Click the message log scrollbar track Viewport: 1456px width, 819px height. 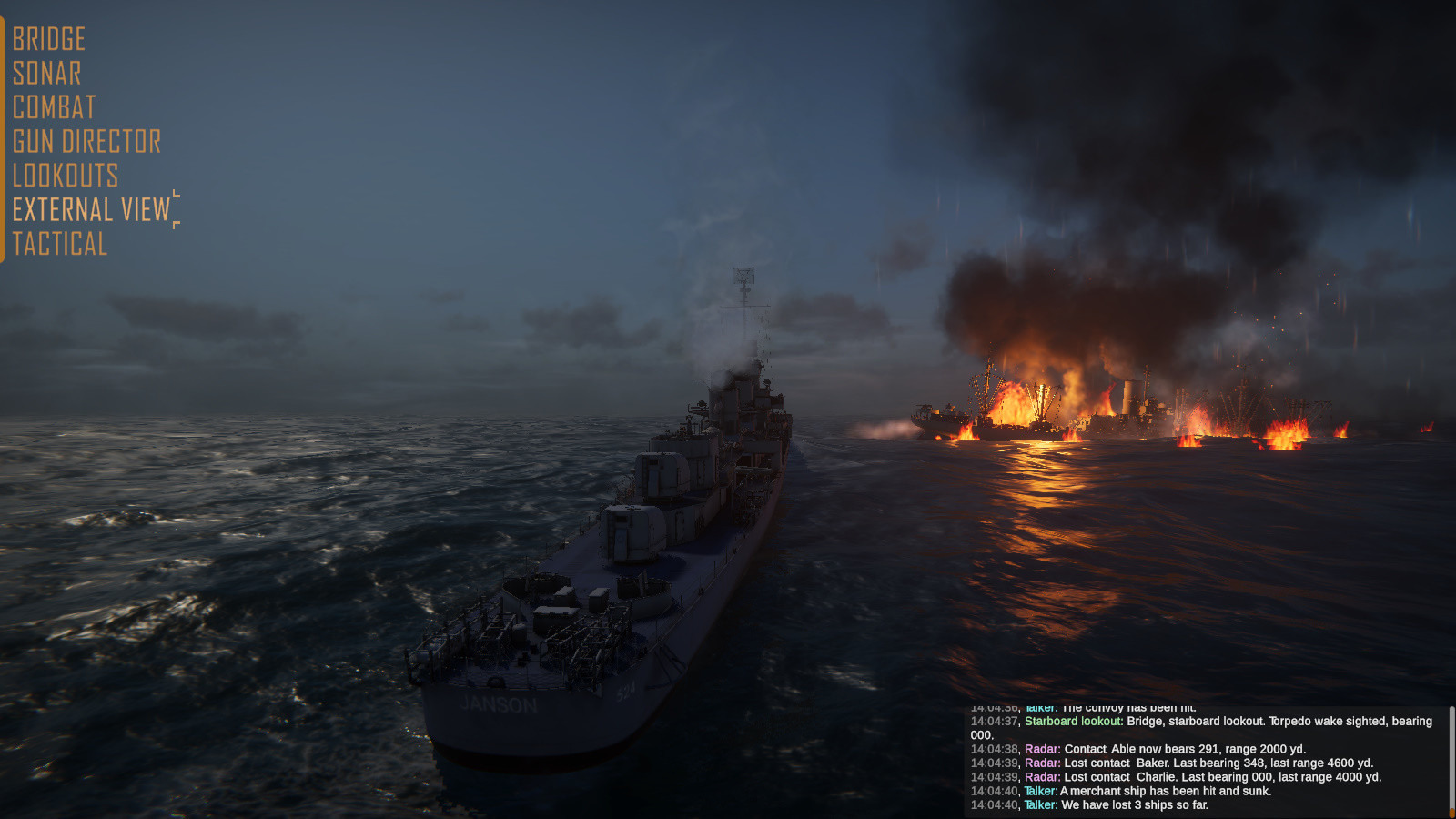click(x=1451, y=755)
